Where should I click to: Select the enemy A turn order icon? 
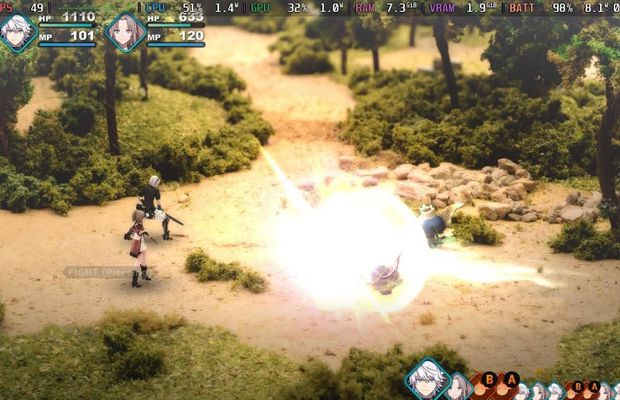pos(511,379)
